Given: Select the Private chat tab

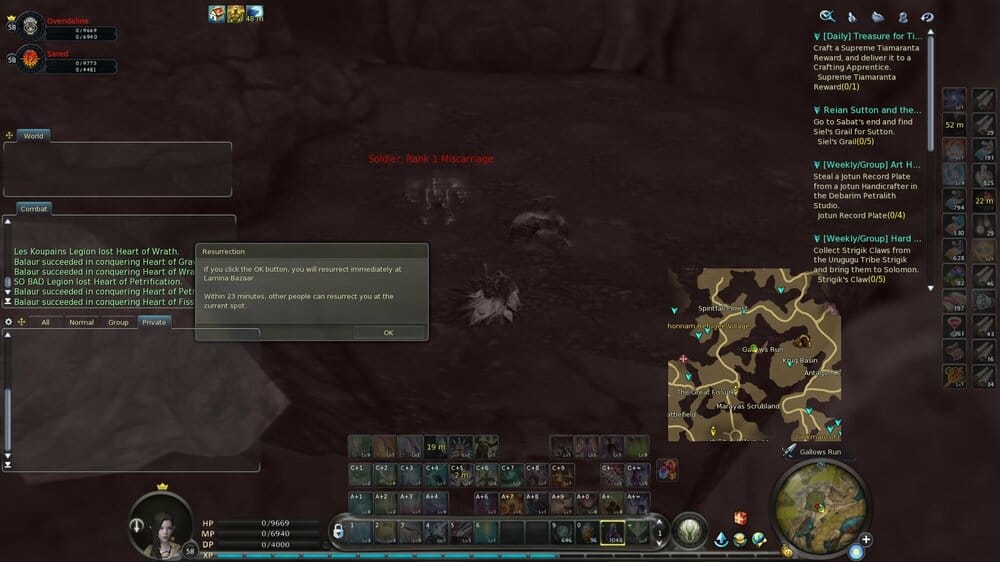Looking at the screenshot, I should [x=154, y=322].
